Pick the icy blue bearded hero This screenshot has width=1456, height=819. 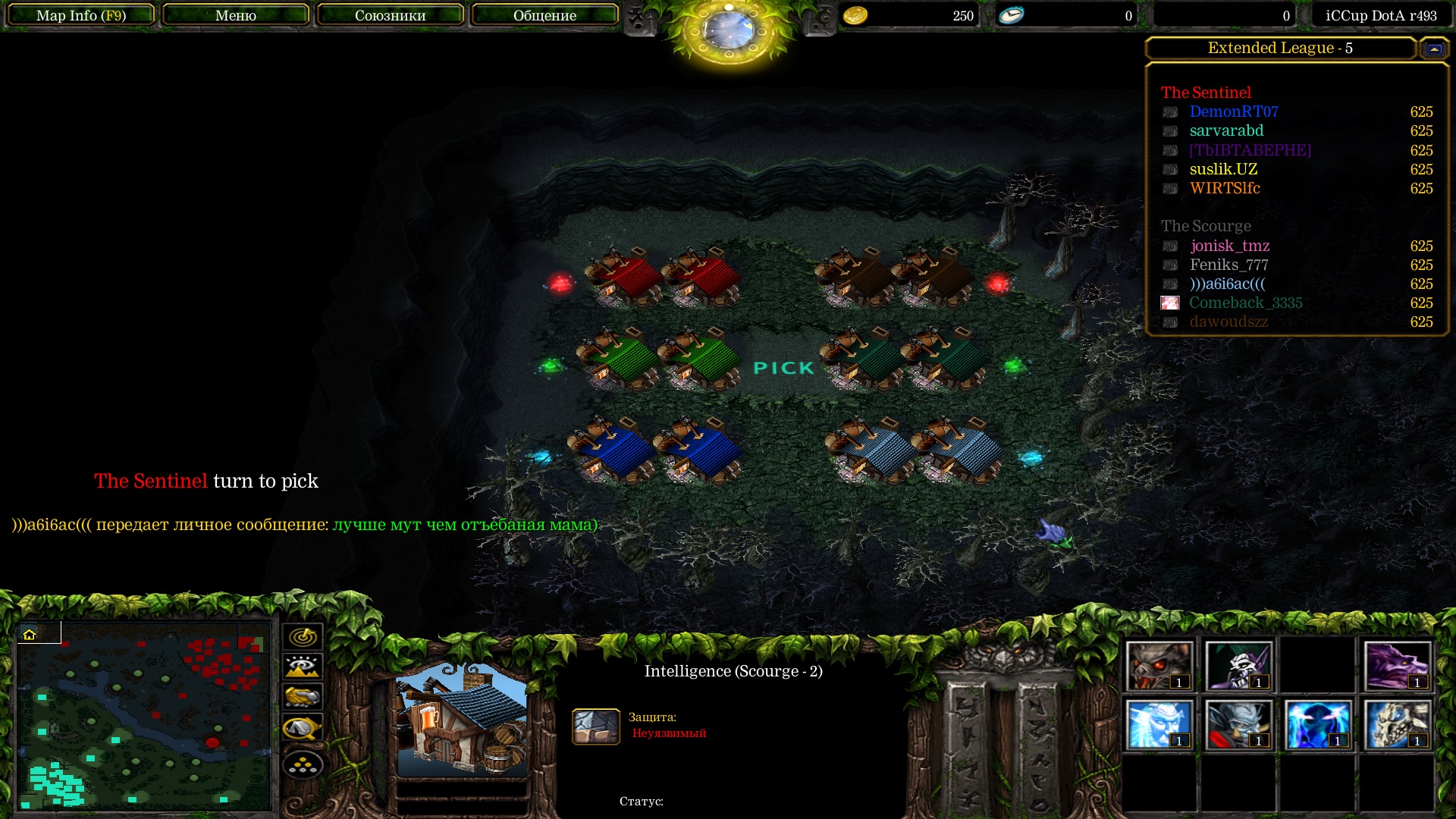click(x=1159, y=724)
